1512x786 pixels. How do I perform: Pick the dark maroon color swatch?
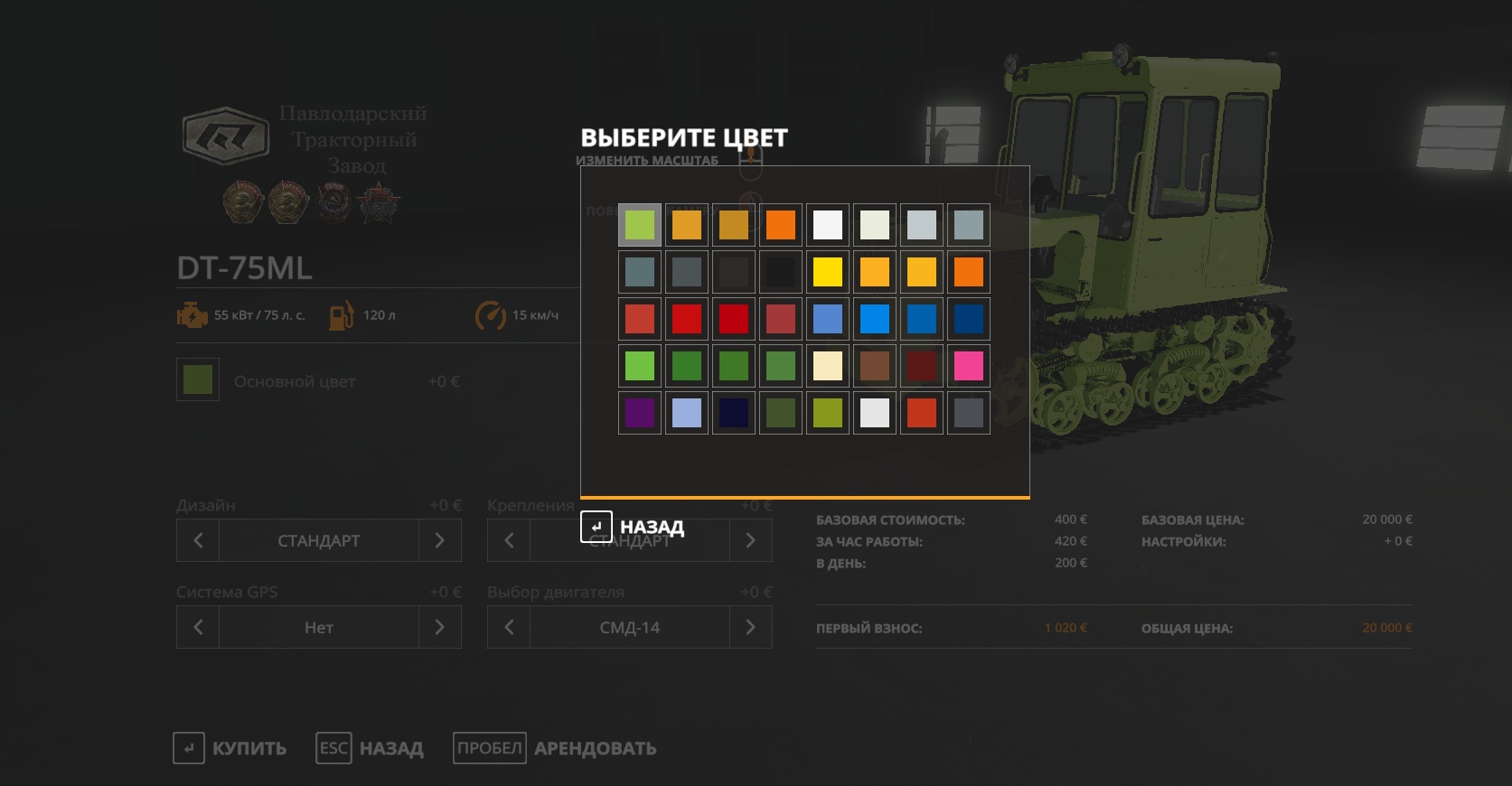tap(921, 366)
